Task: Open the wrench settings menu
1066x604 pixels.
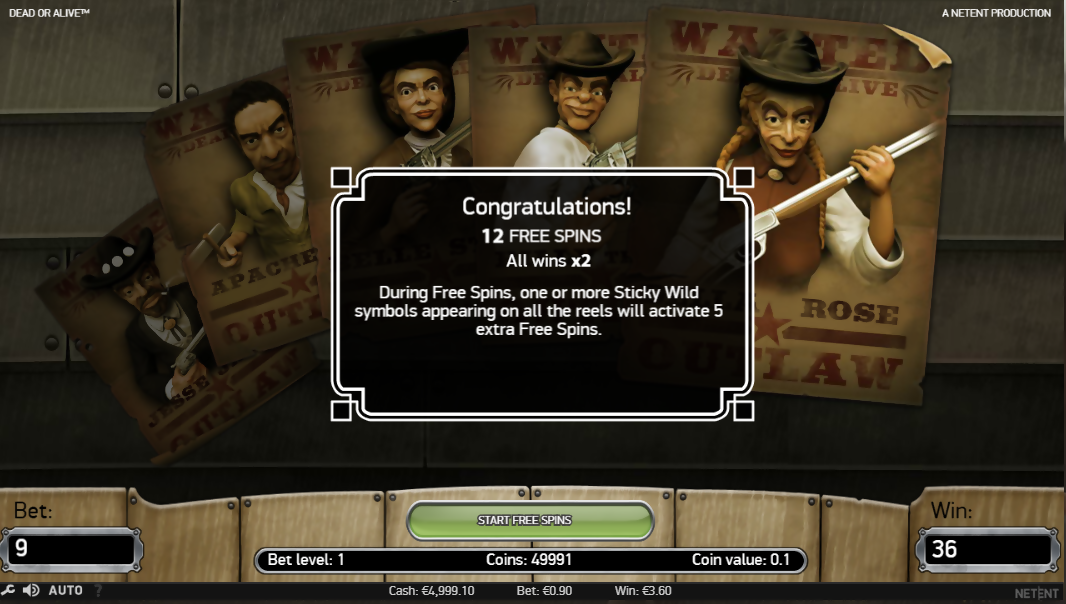Action: [8, 591]
